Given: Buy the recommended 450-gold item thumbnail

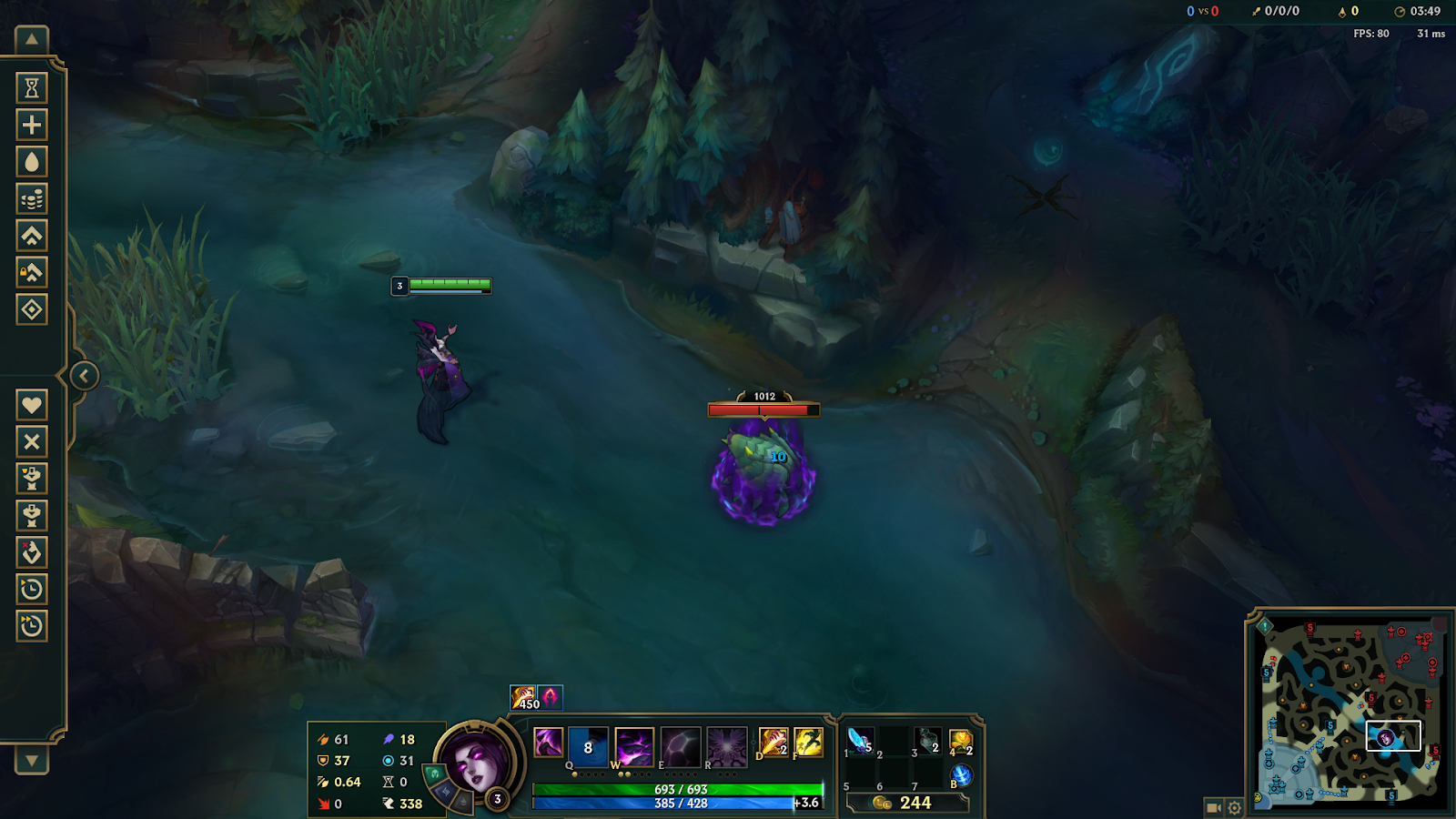Looking at the screenshot, I should (523, 697).
